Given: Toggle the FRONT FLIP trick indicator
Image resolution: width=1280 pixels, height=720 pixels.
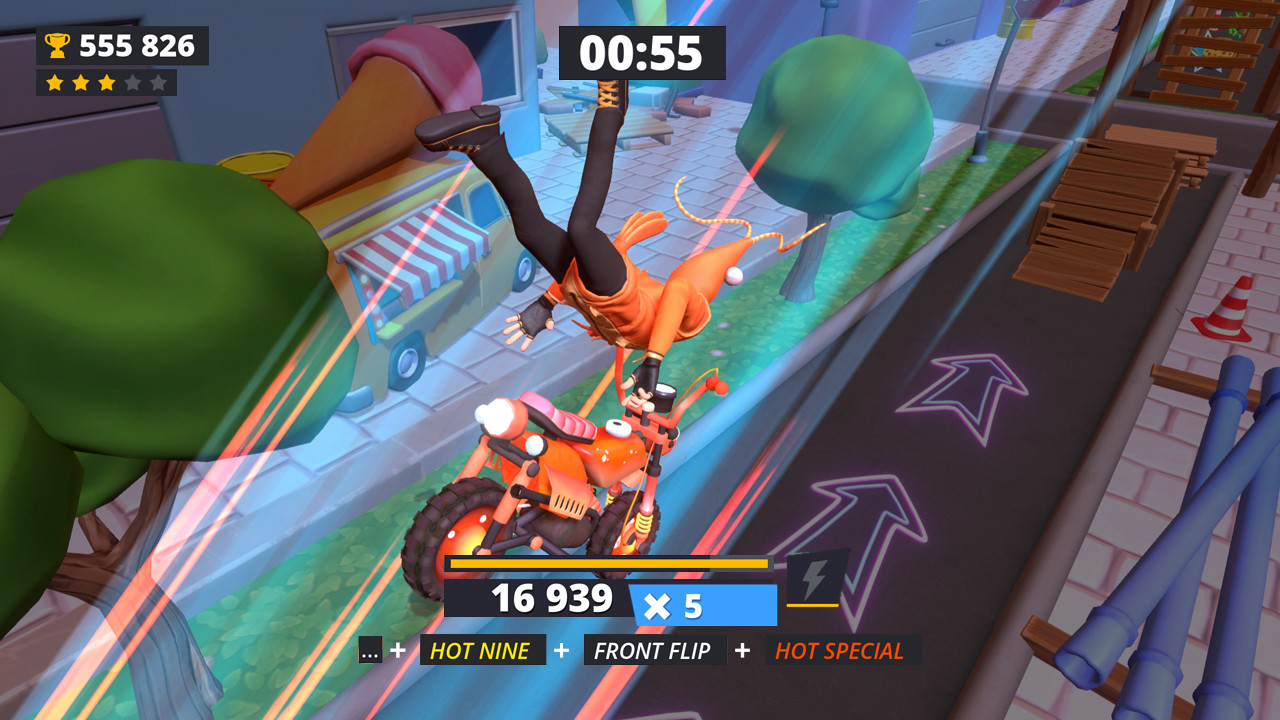Looking at the screenshot, I should (654, 650).
